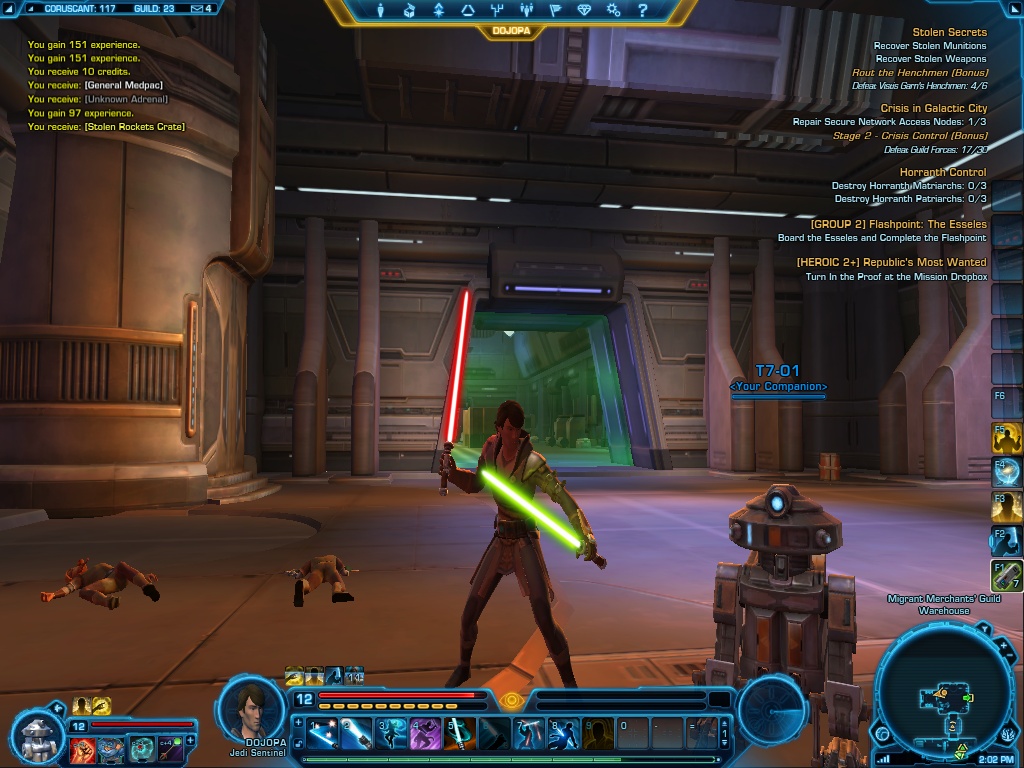Open the inventory crate icon
Viewport: 1024px width, 768px height.
[409, 11]
